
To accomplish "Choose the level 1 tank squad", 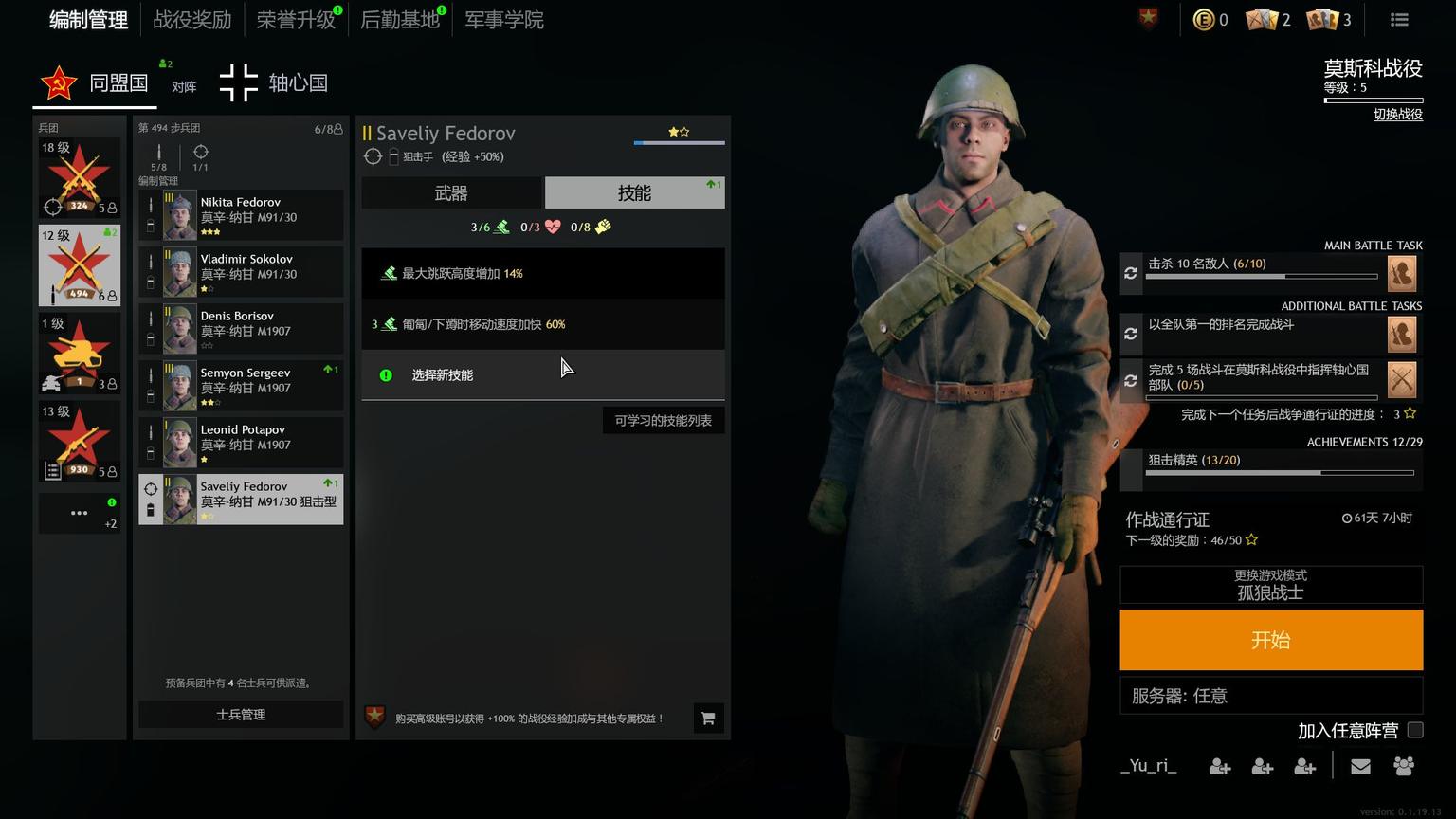I will click(79, 353).
